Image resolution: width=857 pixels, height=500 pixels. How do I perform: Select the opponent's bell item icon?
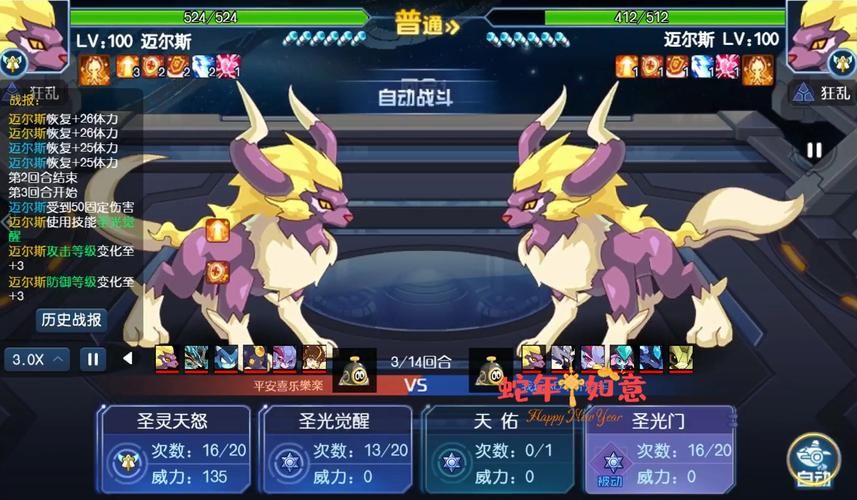(495, 371)
